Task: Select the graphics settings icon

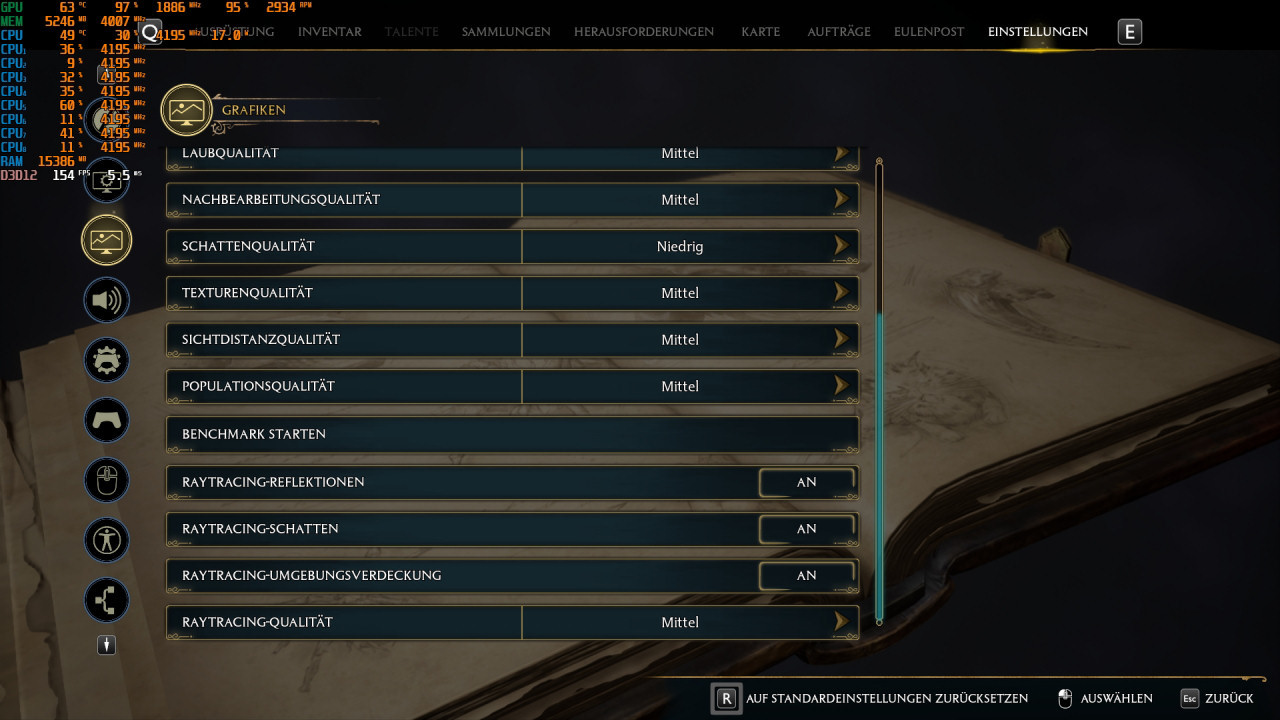Action: (x=106, y=240)
